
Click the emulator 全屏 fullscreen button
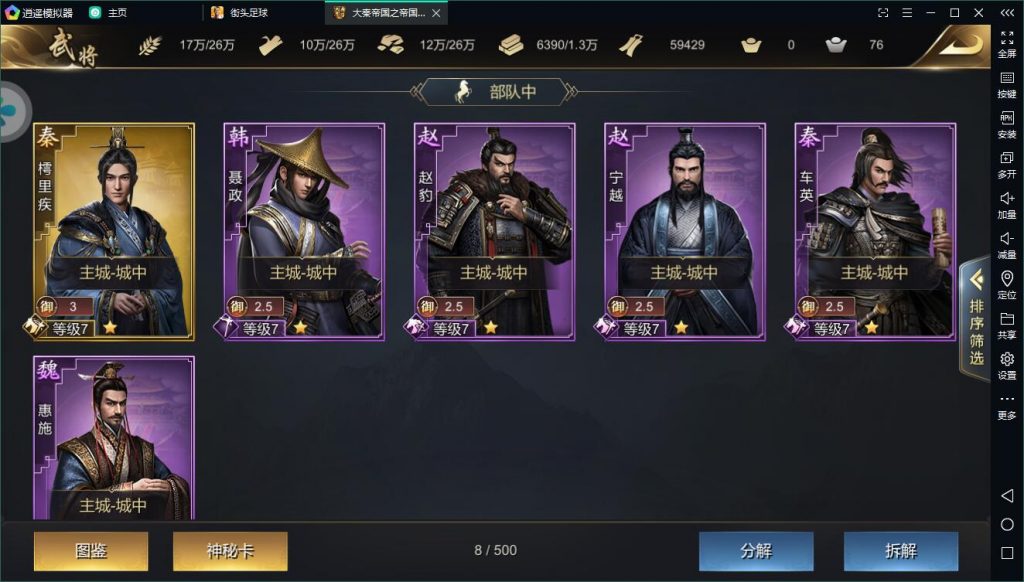[1007, 43]
